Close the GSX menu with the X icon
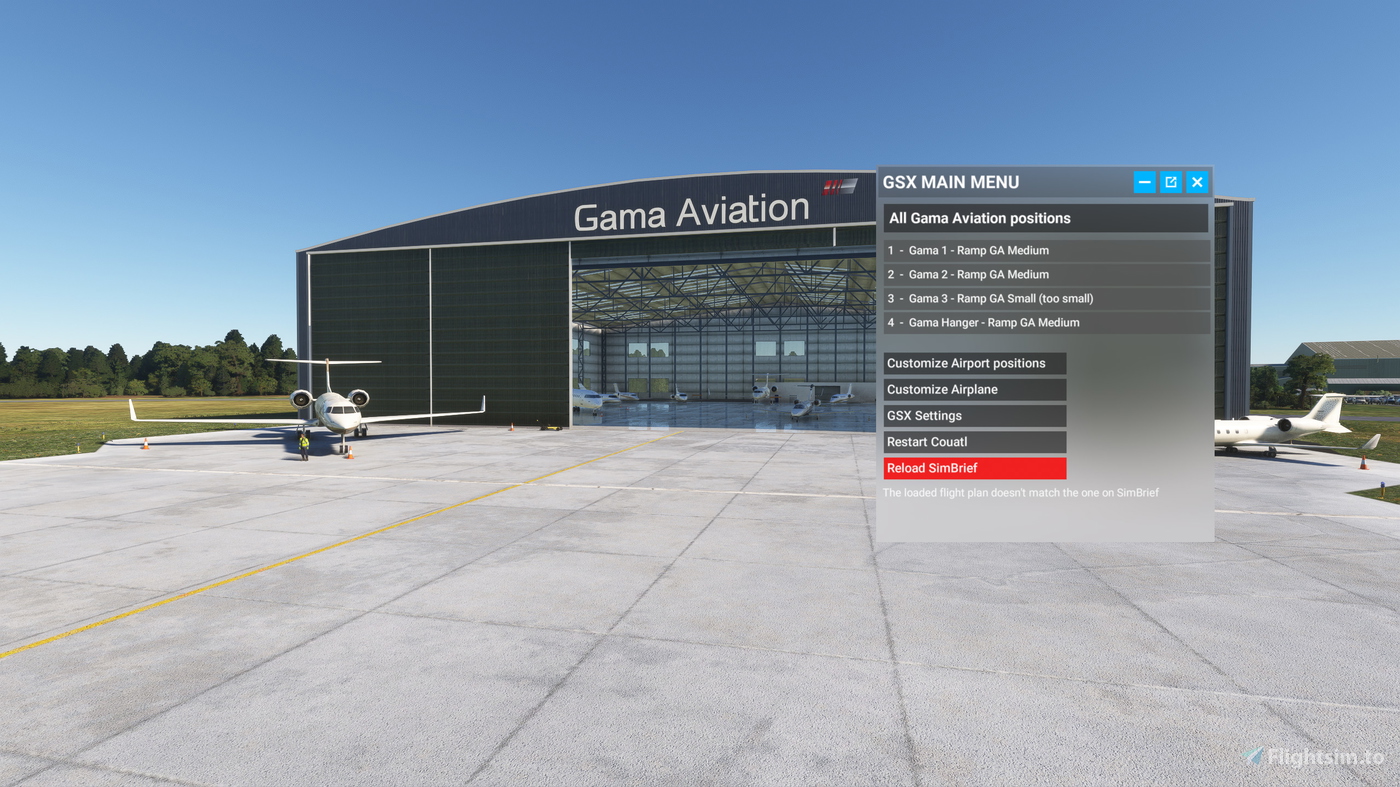The height and width of the screenshot is (787, 1400). [1196, 181]
